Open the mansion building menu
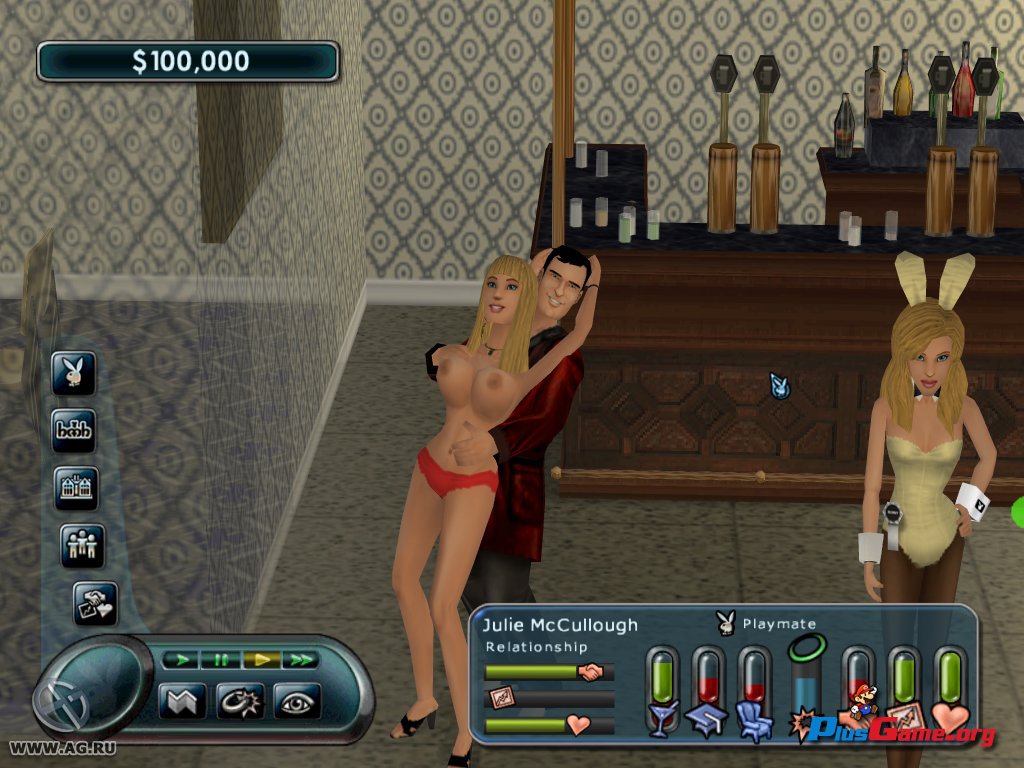 click(x=76, y=488)
